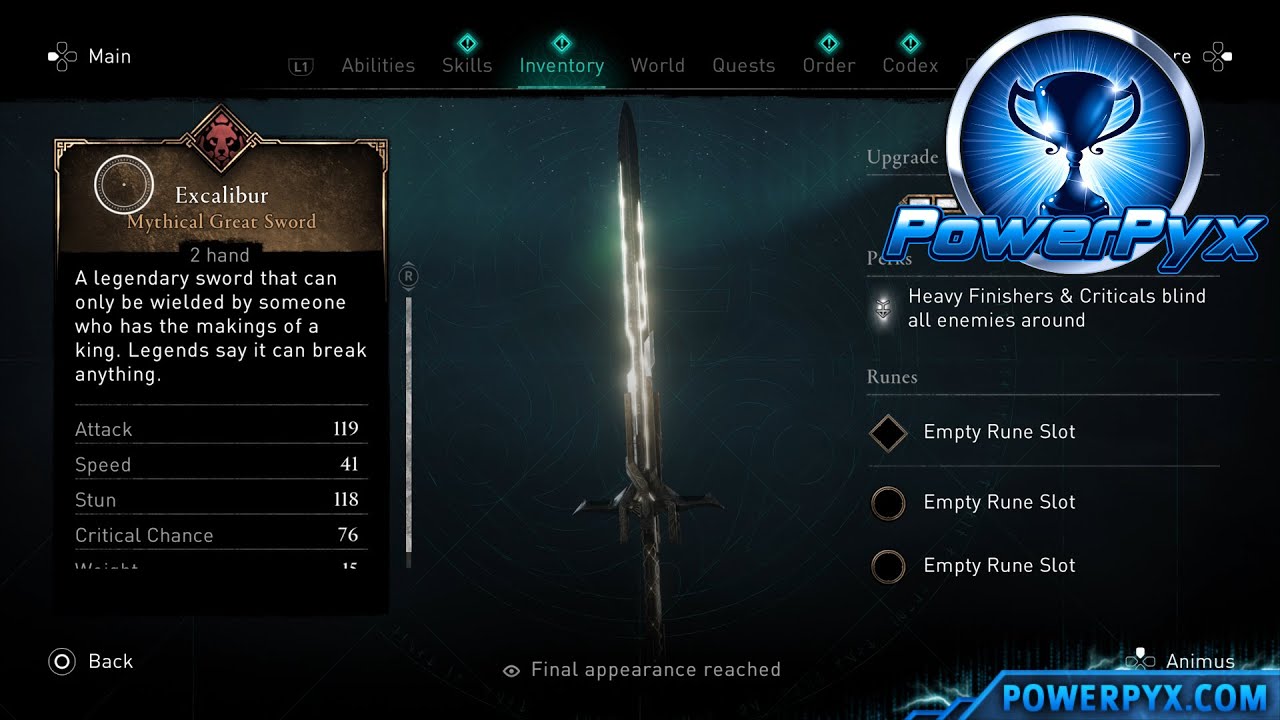The image size is (1280, 720).
Task: Click the Animus controller icon at bottom right
Action: [1140, 660]
